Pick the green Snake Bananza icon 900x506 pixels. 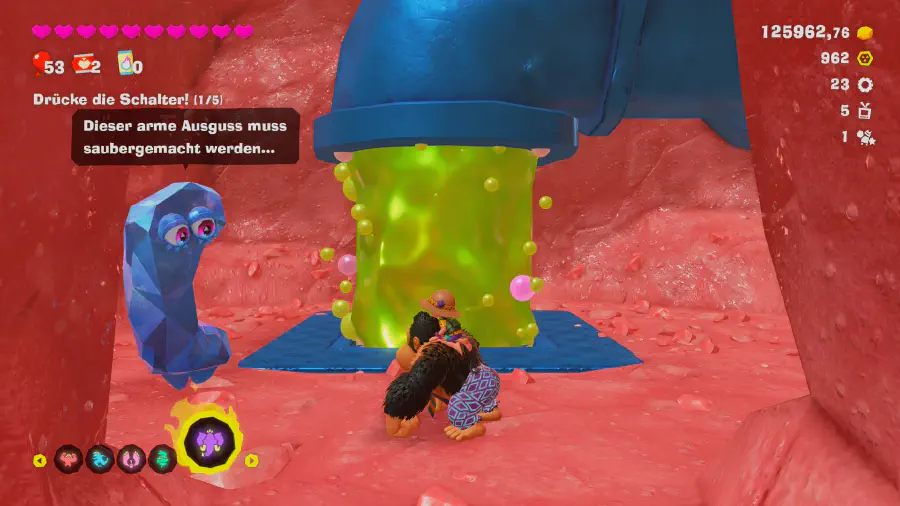(x=163, y=459)
